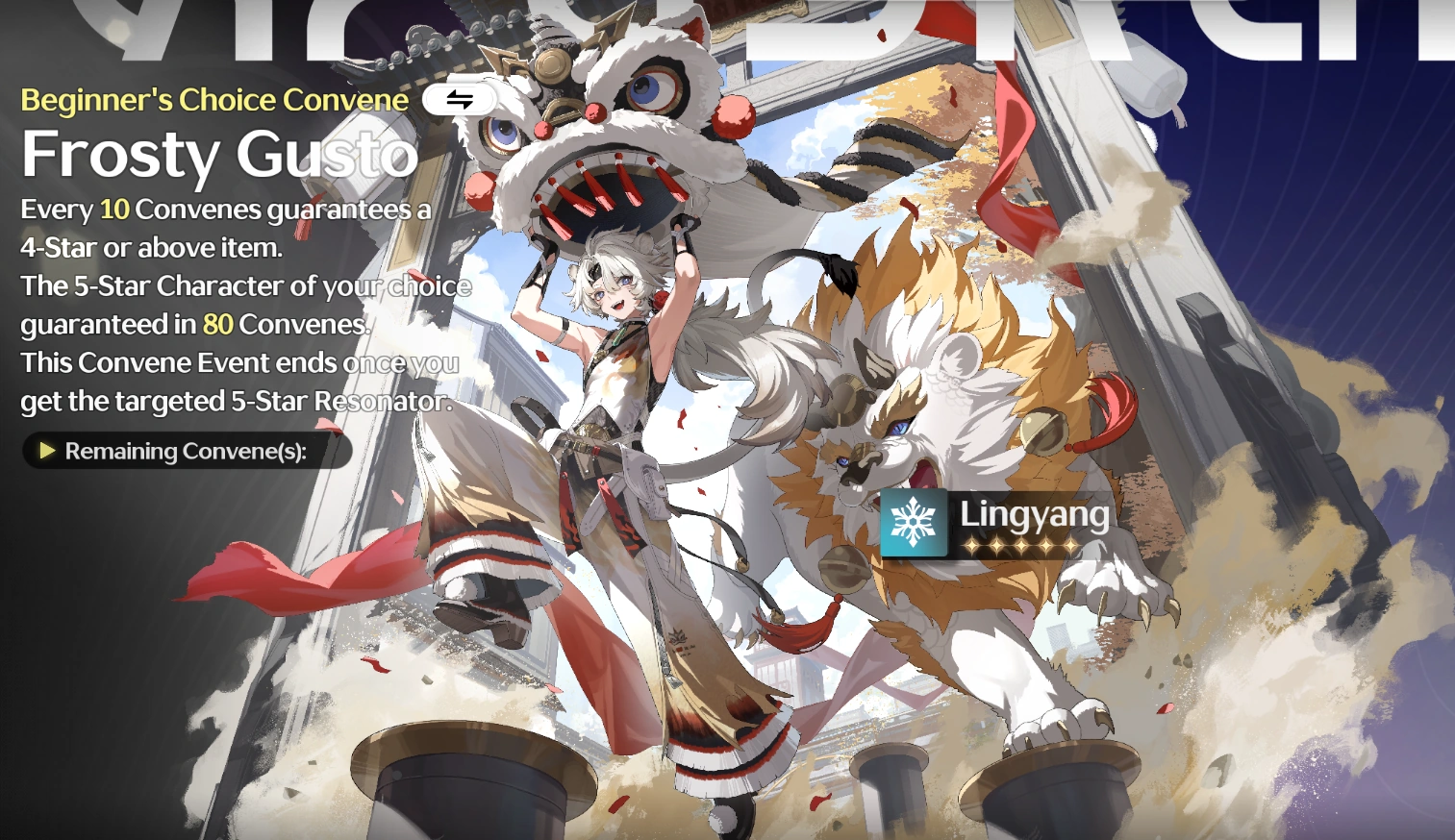The width and height of the screenshot is (1455, 840).
Task: Select the Beginner's Choice Convene header
Action: 213,99
